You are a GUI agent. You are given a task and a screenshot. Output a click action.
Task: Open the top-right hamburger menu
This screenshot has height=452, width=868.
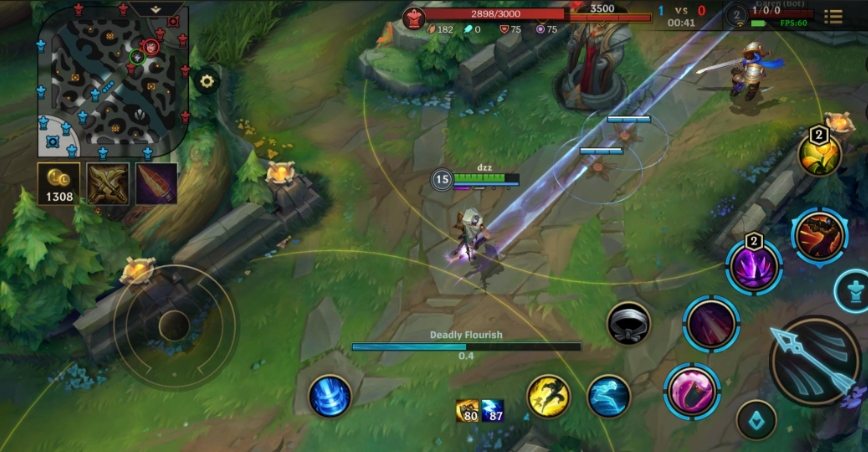point(833,17)
